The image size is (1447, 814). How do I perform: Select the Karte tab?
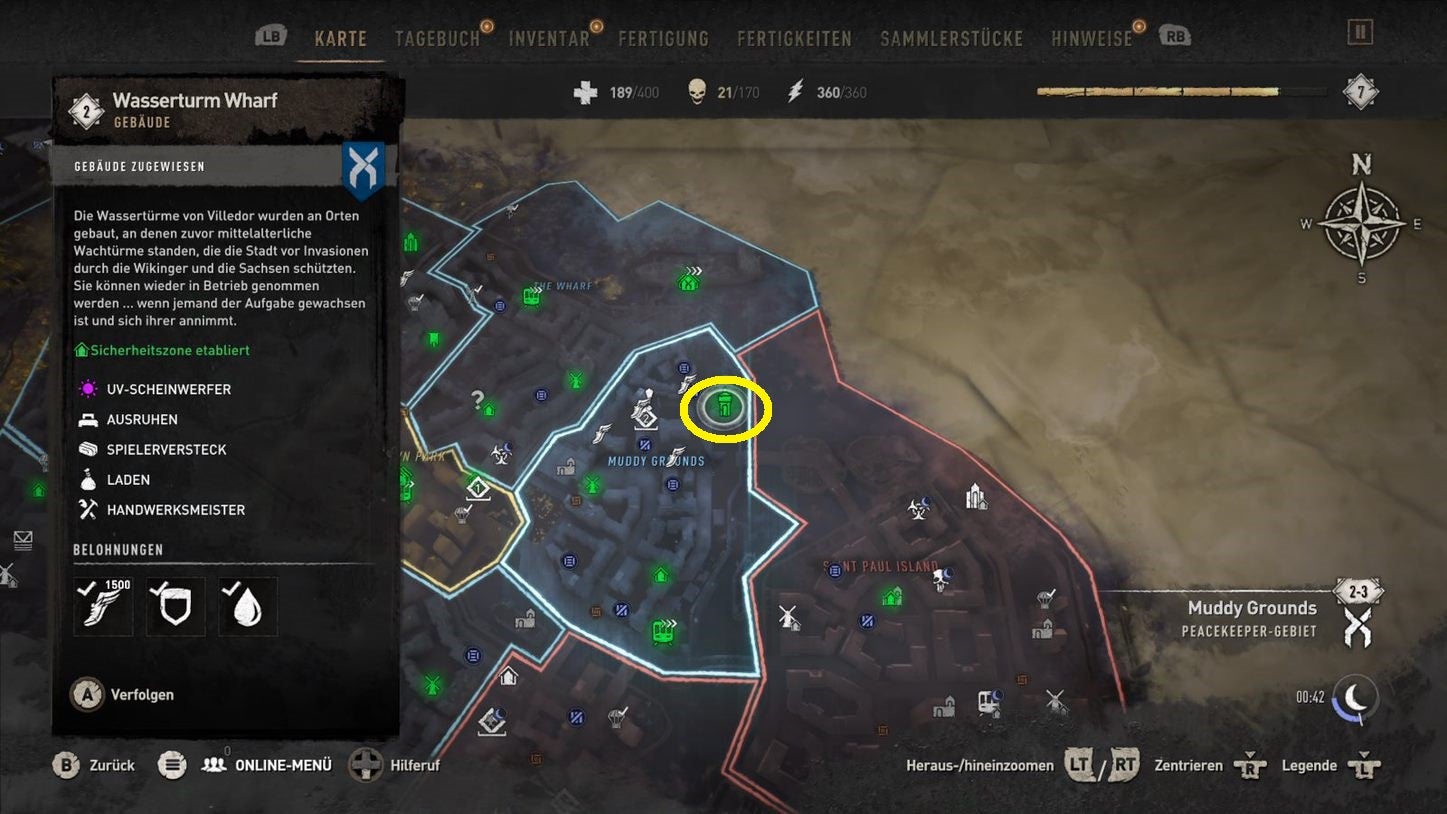pyautogui.click(x=340, y=39)
